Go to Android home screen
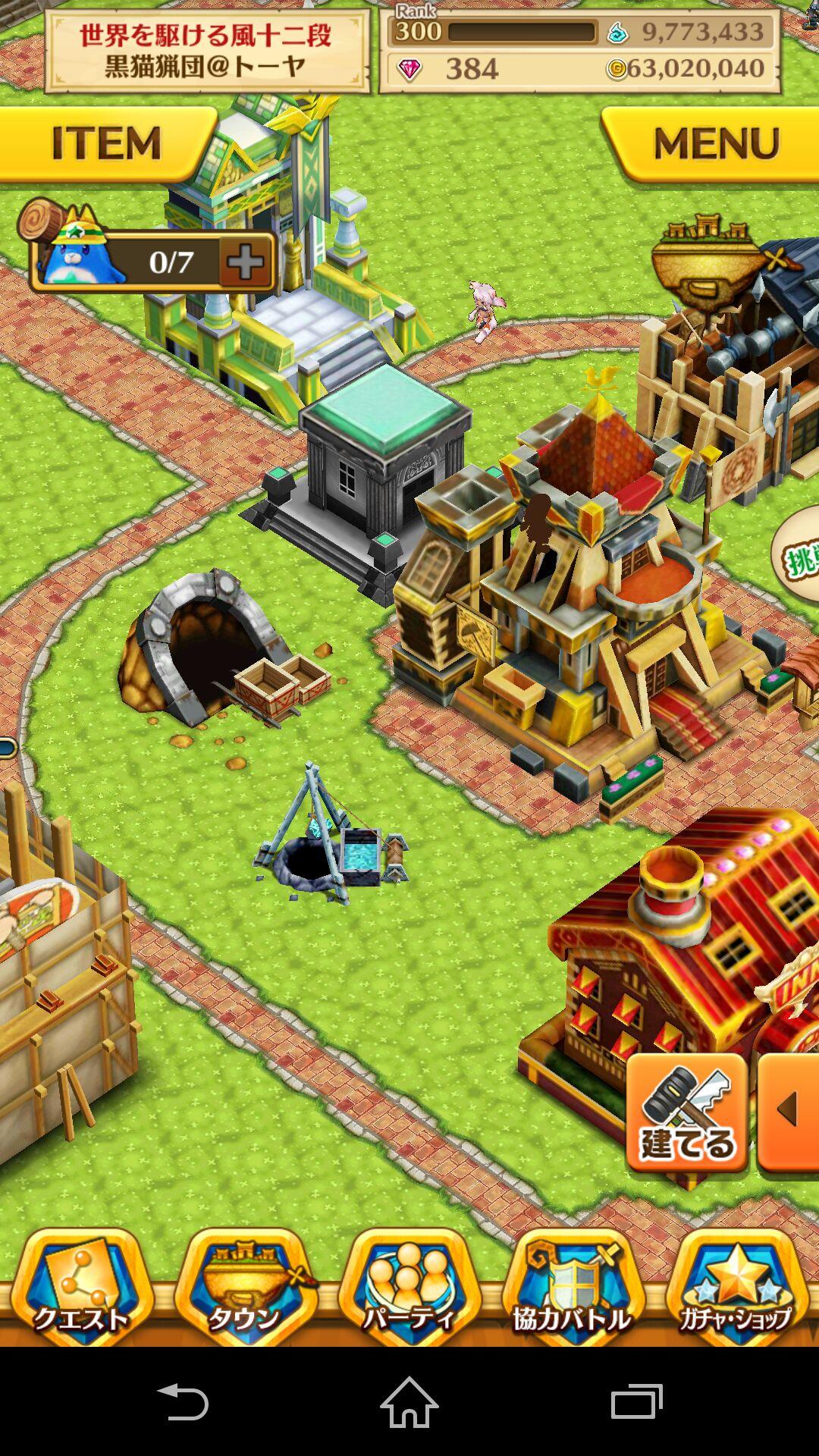The width and height of the screenshot is (819, 1456). point(409,1401)
